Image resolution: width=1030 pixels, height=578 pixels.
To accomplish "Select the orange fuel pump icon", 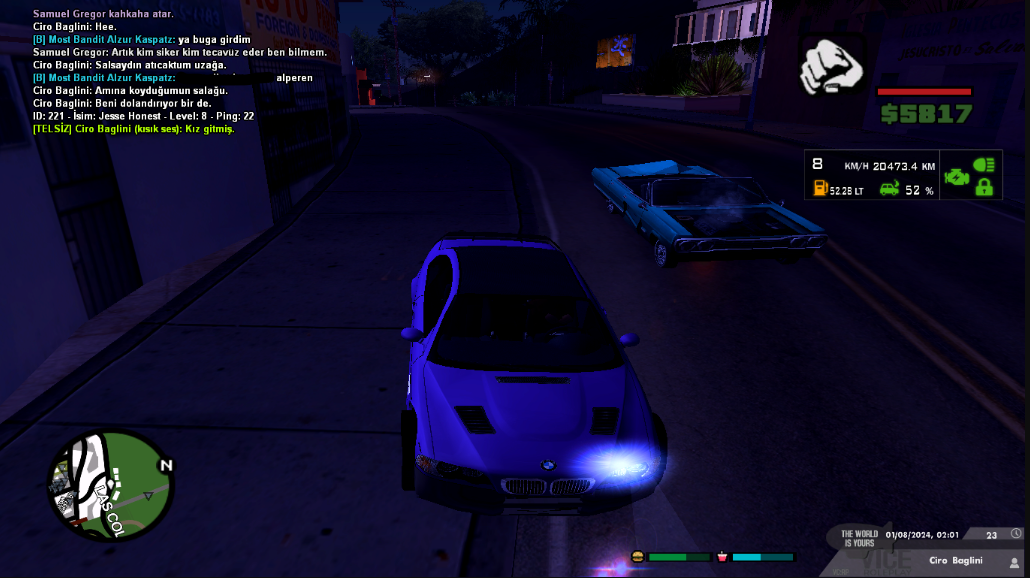I will [820, 188].
